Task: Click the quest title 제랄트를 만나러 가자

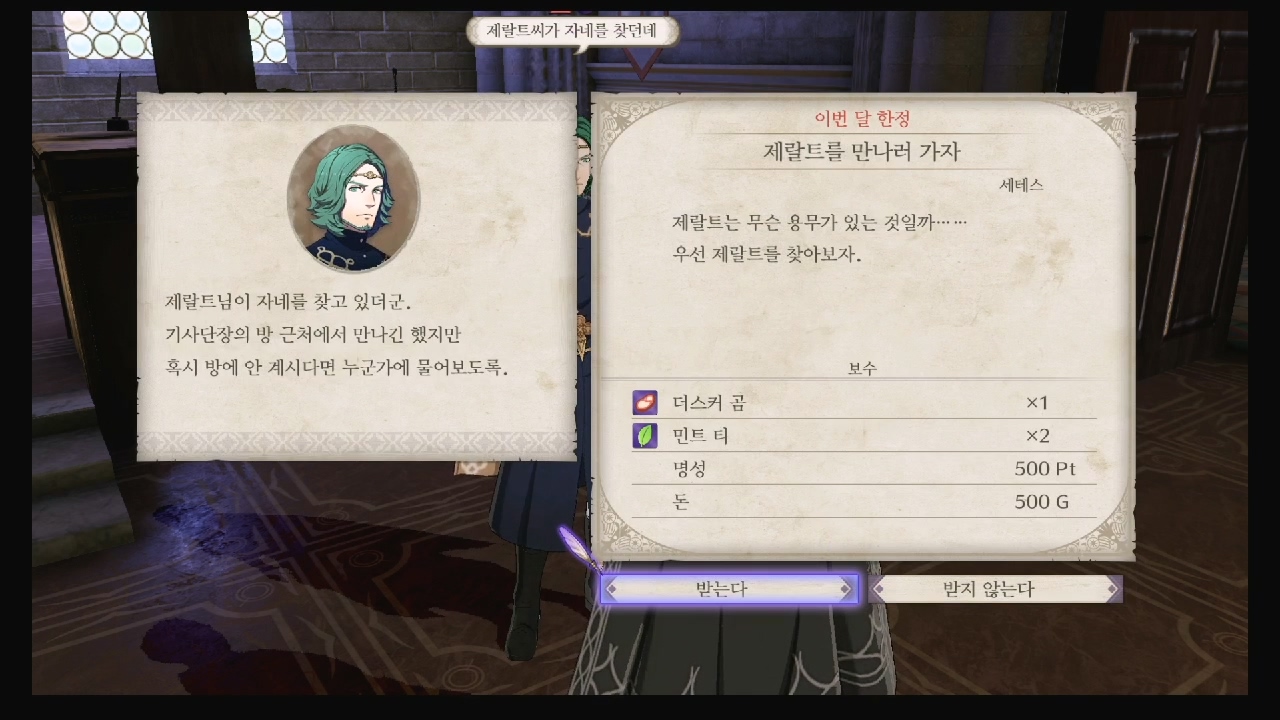Action: pos(862,148)
